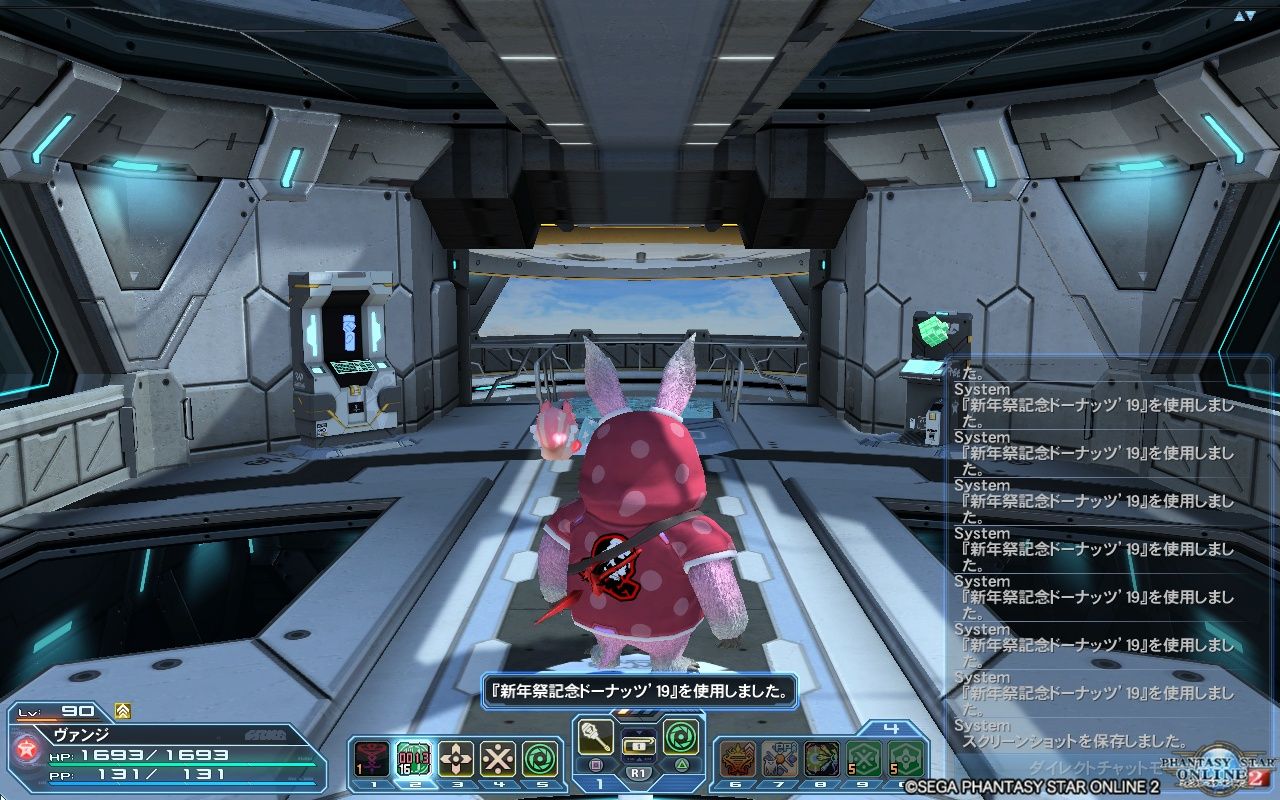Viewport: 1280px width, 800px height.
Task: Select the dark blast icon in slot 8
Action: coord(820,759)
